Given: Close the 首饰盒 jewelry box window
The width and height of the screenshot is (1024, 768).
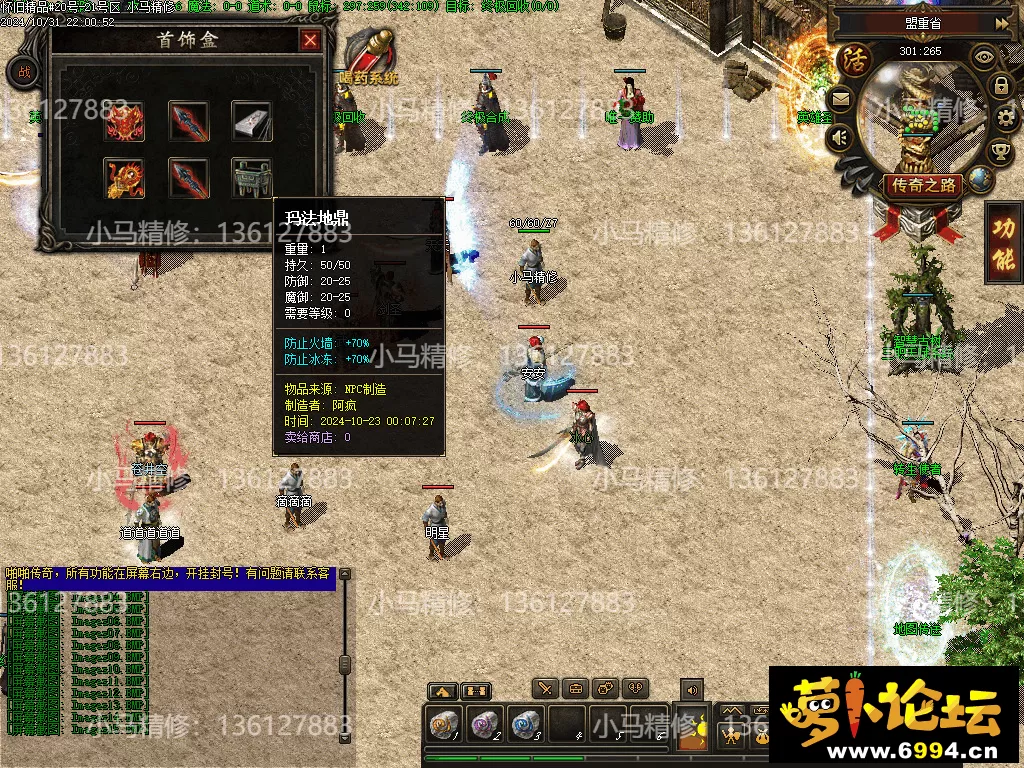Looking at the screenshot, I should tap(311, 40).
